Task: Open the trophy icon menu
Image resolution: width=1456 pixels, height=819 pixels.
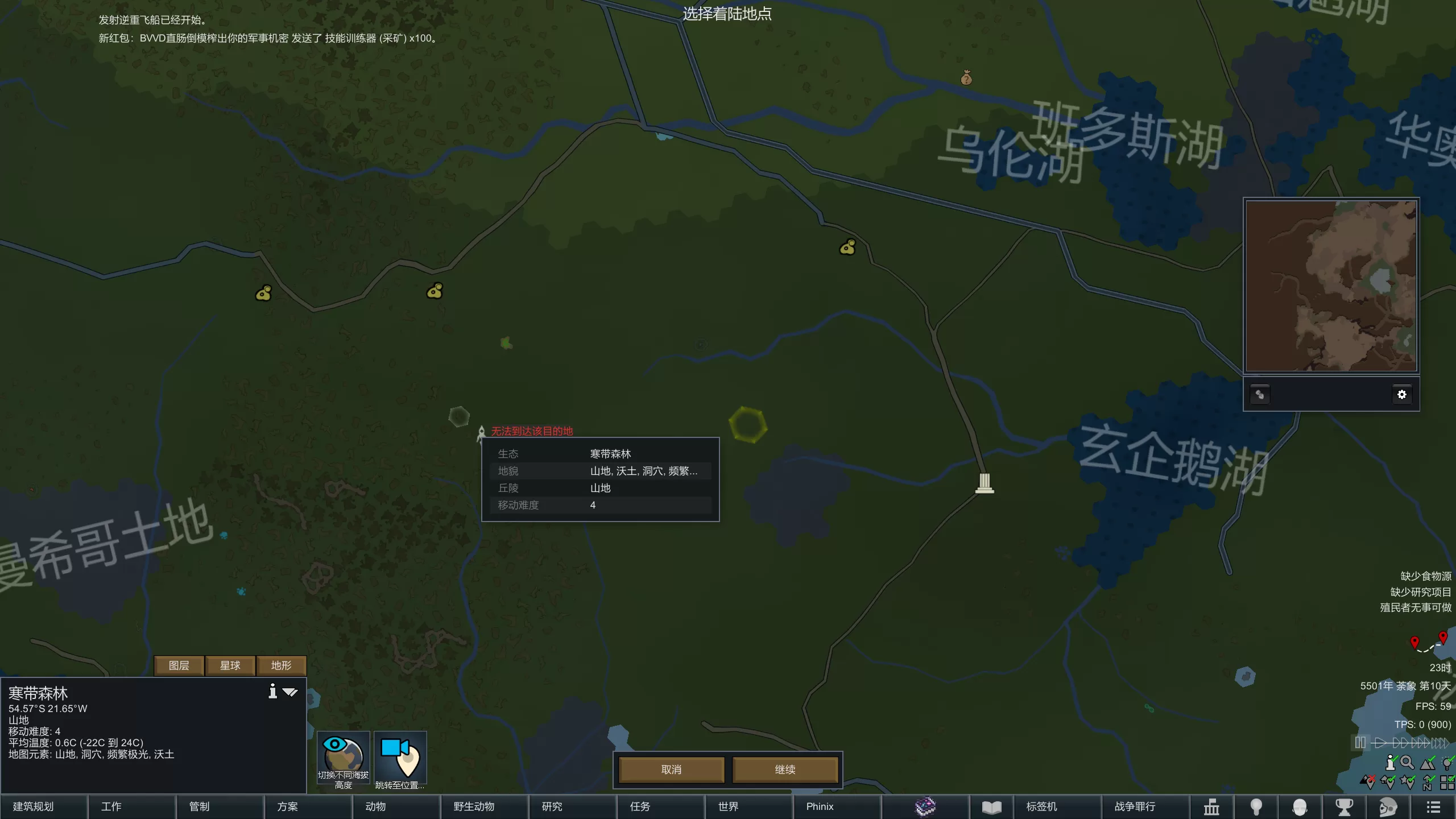Action: [x=1344, y=806]
